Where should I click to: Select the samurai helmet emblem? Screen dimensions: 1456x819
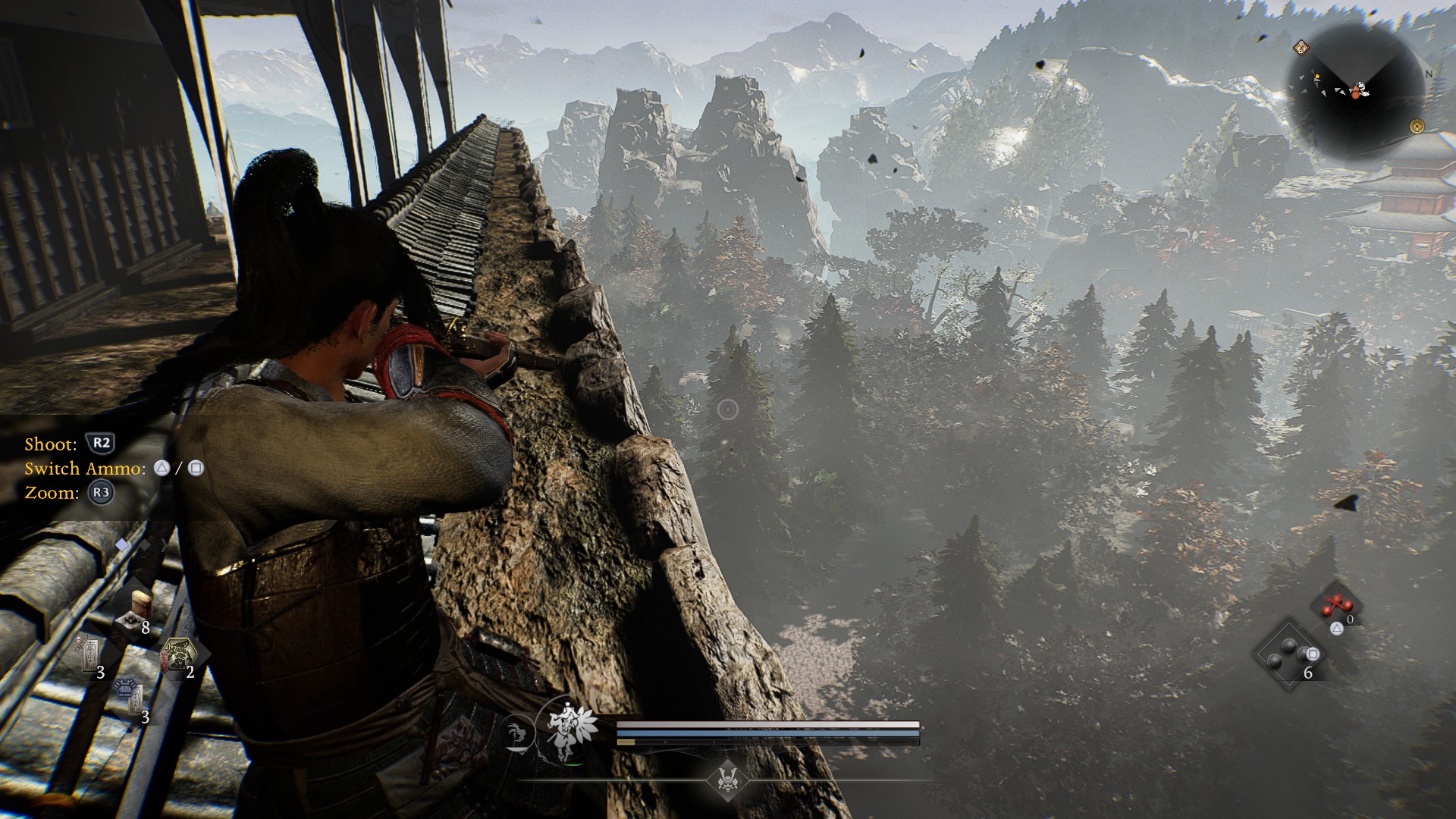click(x=727, y=779)
